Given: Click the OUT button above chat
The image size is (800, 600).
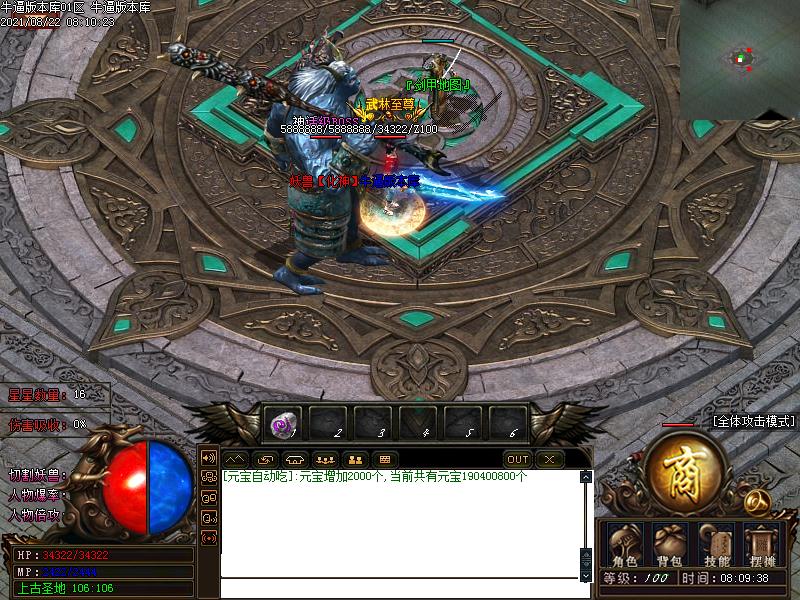Looking at the screenshot, I should click(517, 459).
